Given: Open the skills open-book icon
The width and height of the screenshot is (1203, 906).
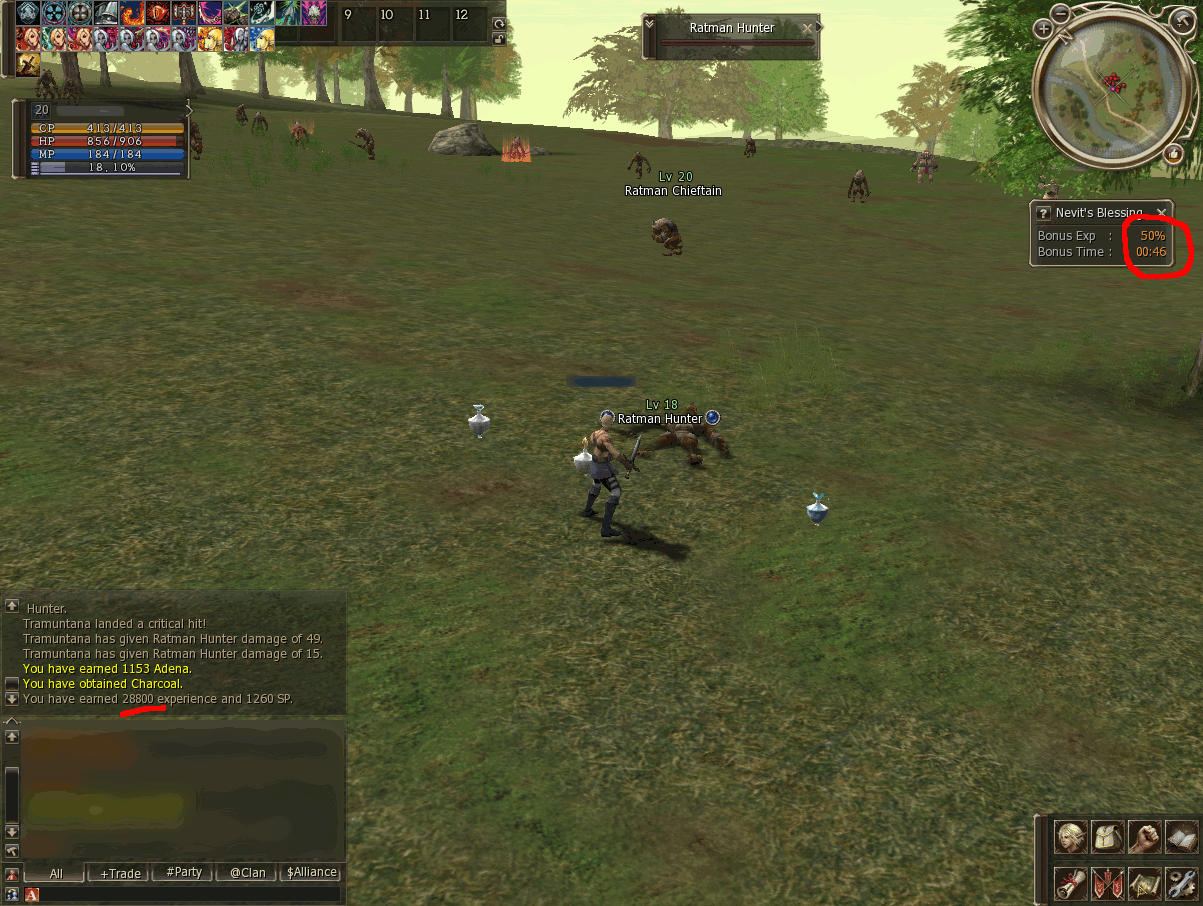Looking at the screenshot, I should [1182, 838].
